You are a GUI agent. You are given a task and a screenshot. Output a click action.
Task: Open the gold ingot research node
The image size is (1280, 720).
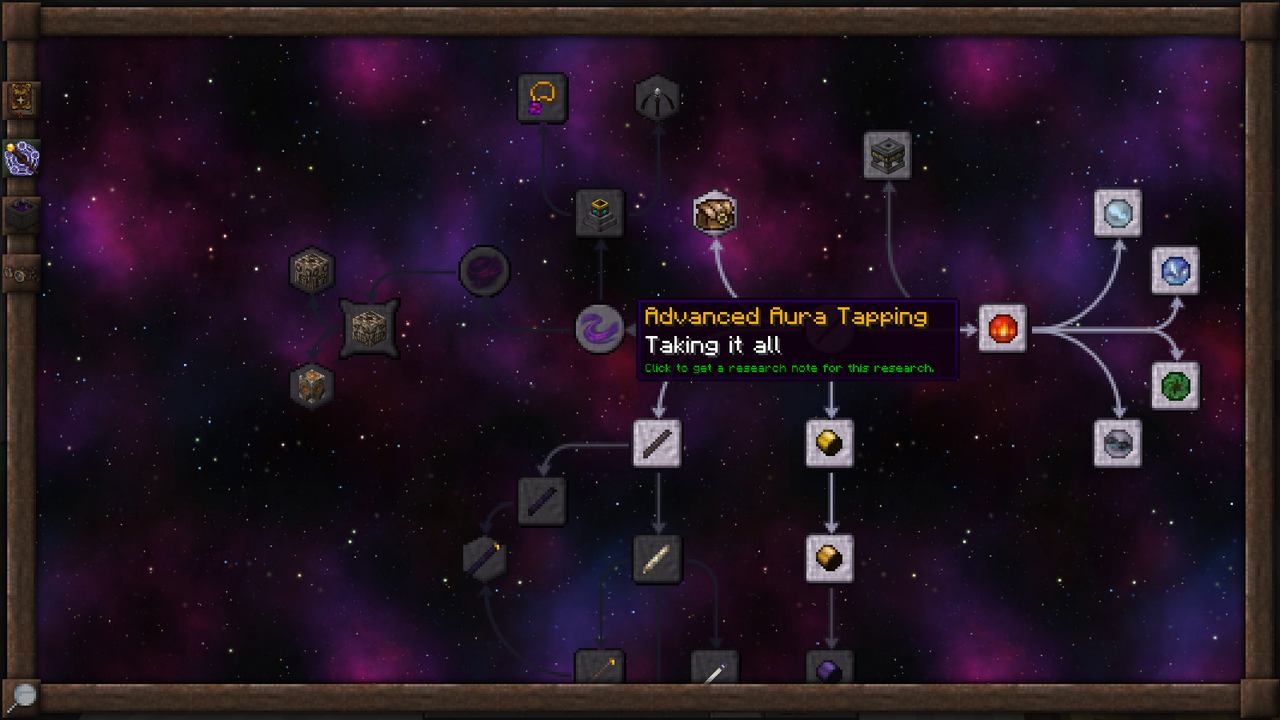(830, 443)
